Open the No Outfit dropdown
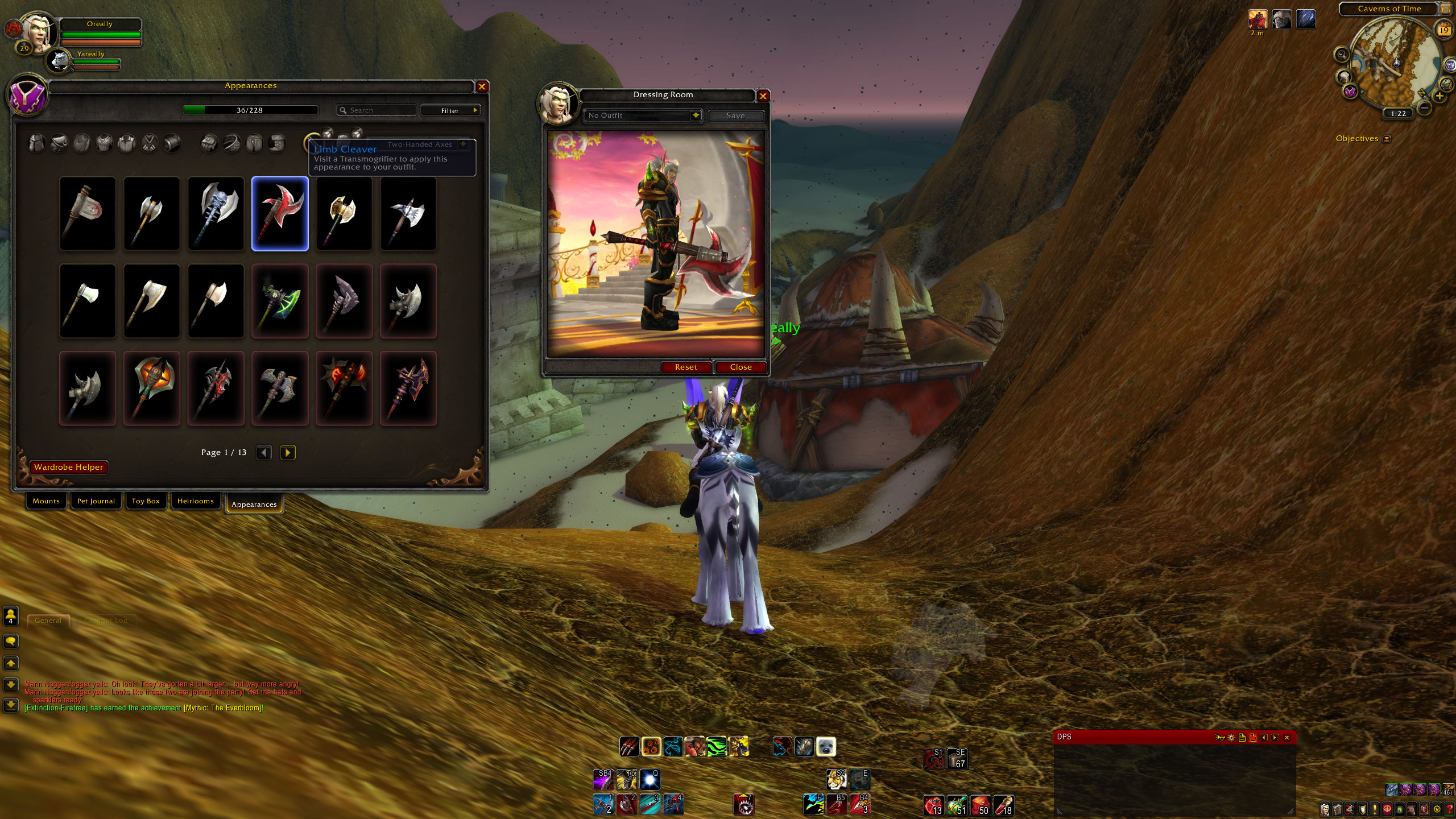 coord(695,115)
